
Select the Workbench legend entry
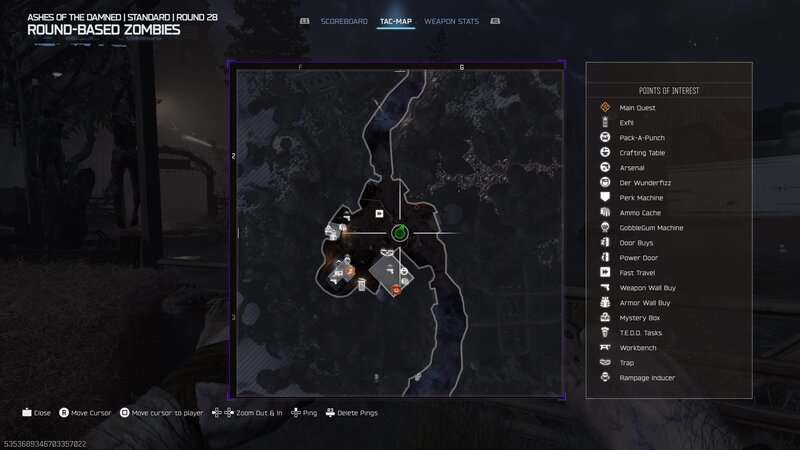click(638, 347)
